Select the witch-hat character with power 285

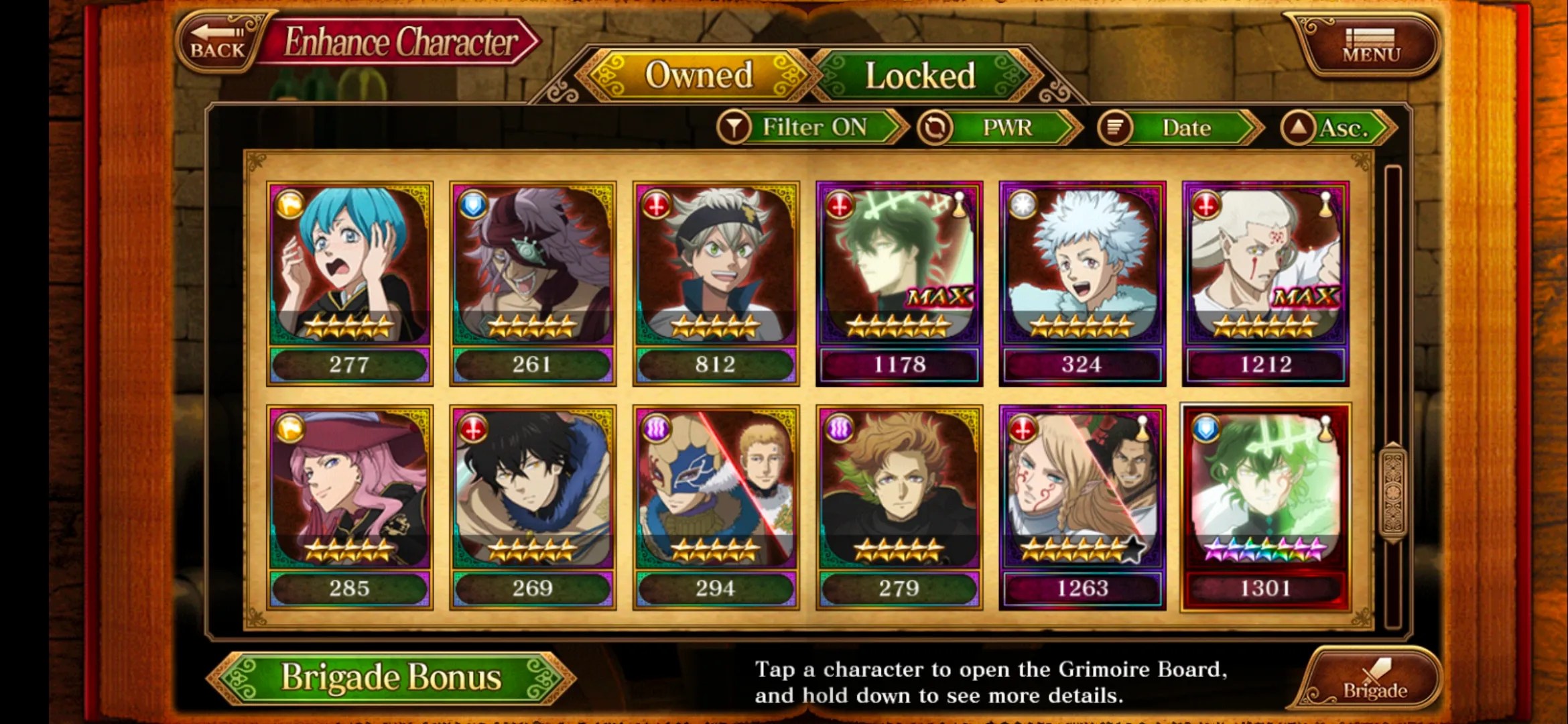(x=349, y=507)
